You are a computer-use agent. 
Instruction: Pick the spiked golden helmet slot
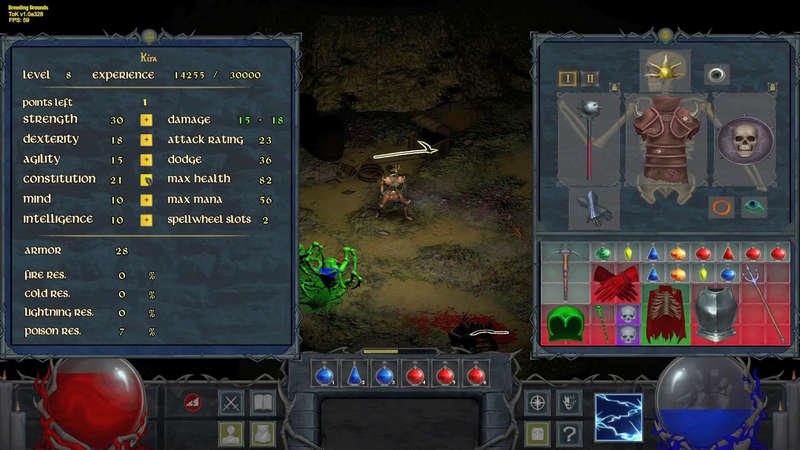click(x=658, y=70)
